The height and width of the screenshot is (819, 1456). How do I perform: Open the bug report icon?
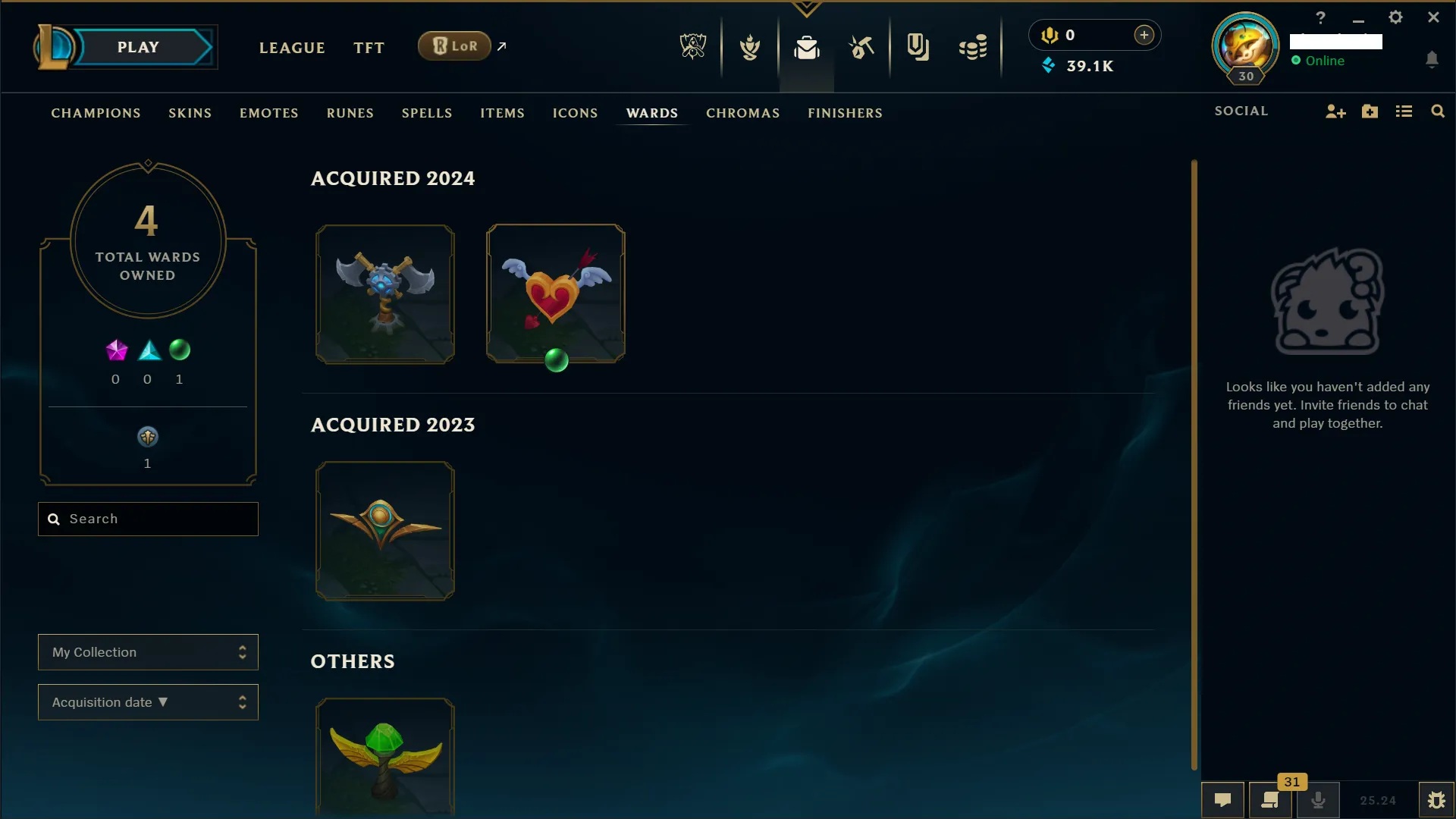[1437, 800]
